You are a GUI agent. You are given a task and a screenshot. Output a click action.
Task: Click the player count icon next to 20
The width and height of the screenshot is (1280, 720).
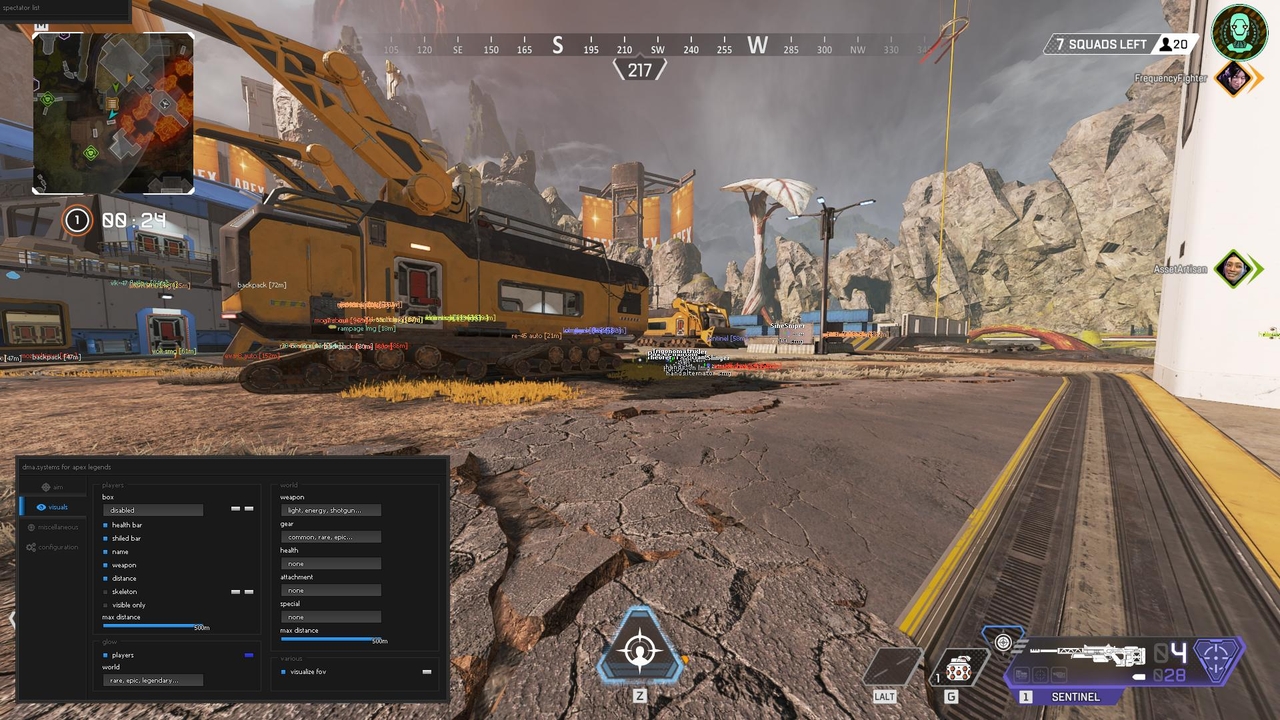[x=1166, y=44]
